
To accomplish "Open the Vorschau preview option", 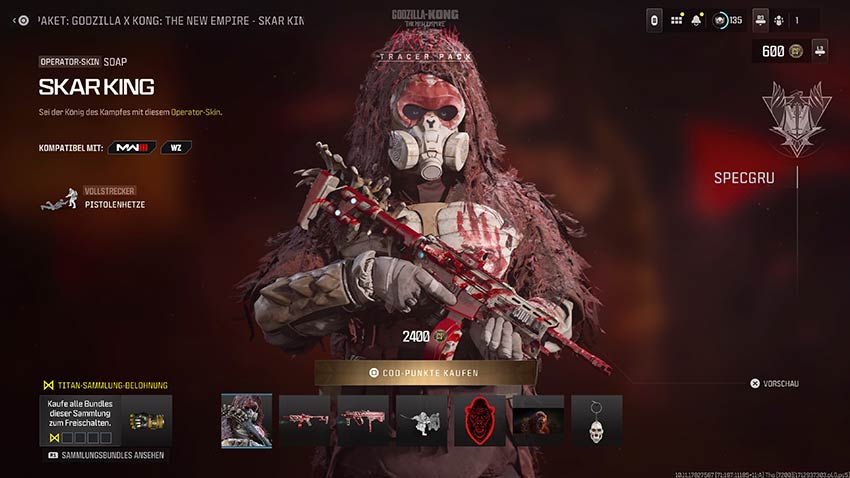I will [x=775, y=383].
